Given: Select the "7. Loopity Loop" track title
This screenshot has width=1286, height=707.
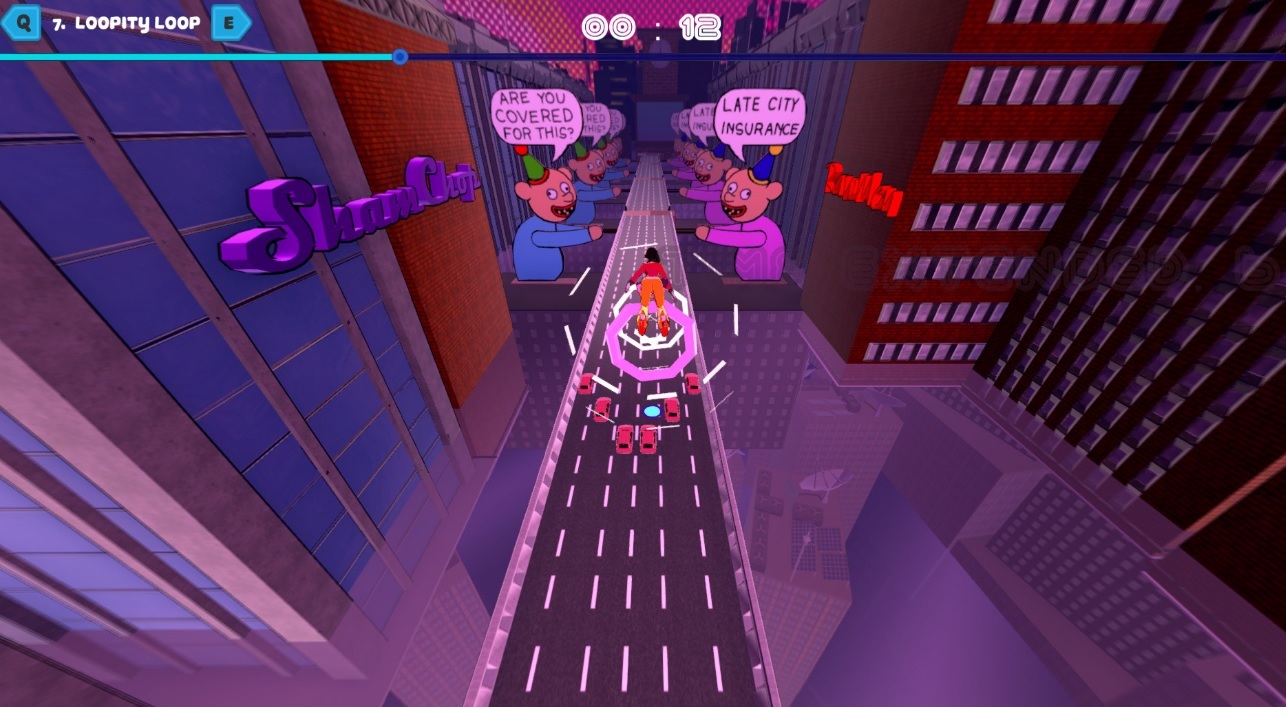Looking at the screenshot, I should [126, 23].
